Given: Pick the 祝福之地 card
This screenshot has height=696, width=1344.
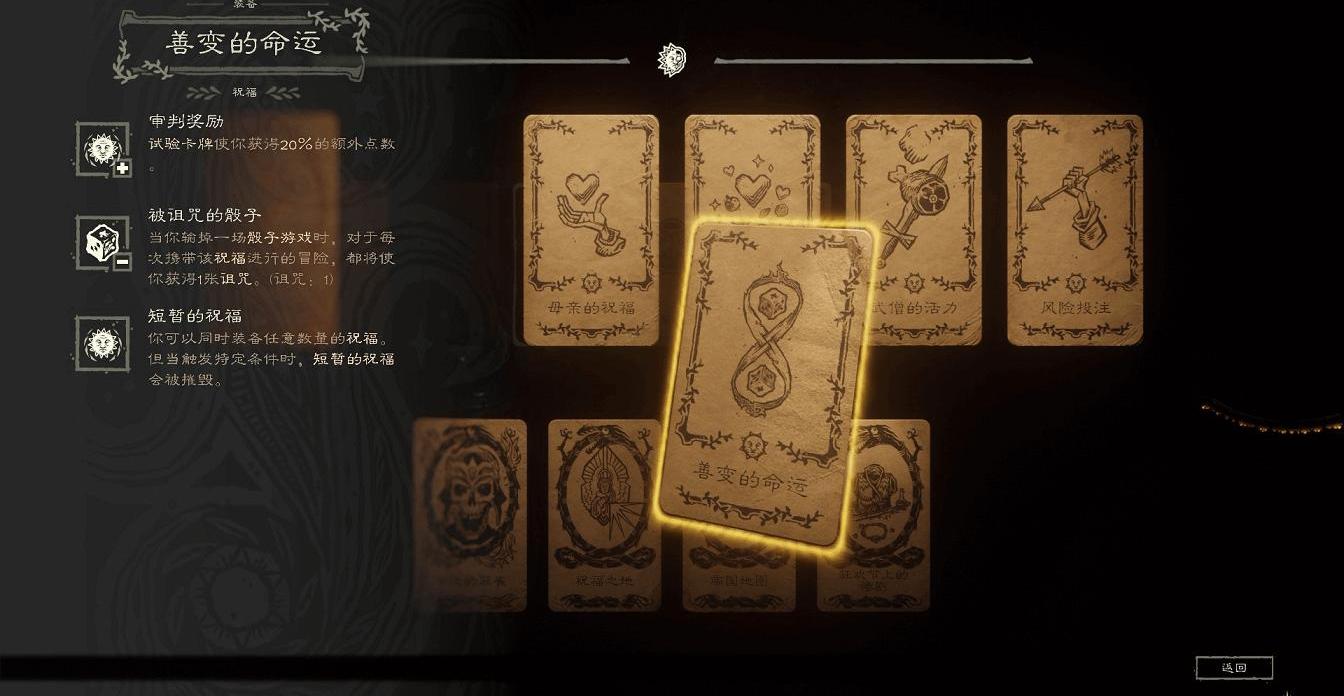Looking at the screenshot, I should [x=603, y=515].
